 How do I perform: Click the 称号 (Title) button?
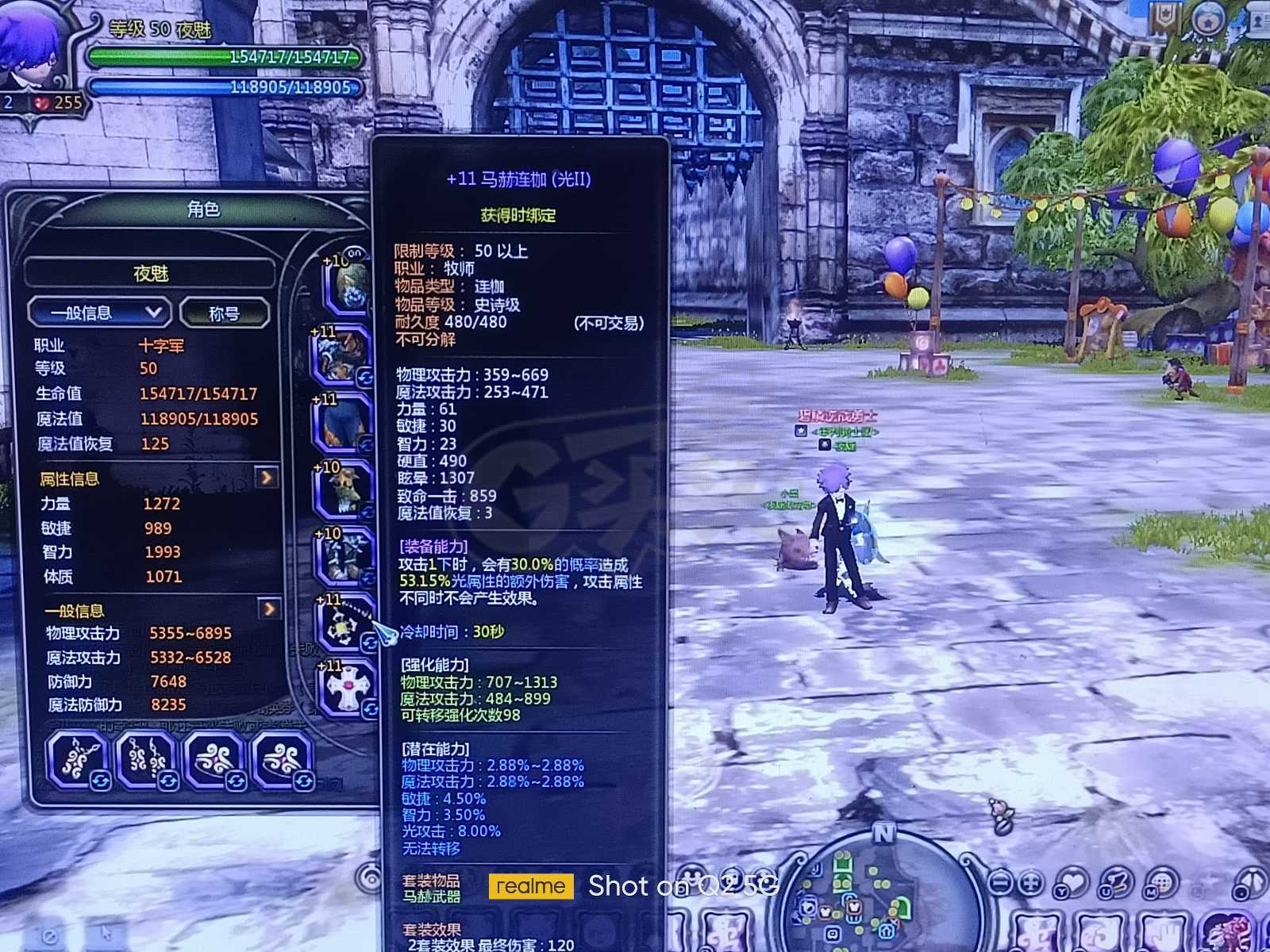[225, 312]
